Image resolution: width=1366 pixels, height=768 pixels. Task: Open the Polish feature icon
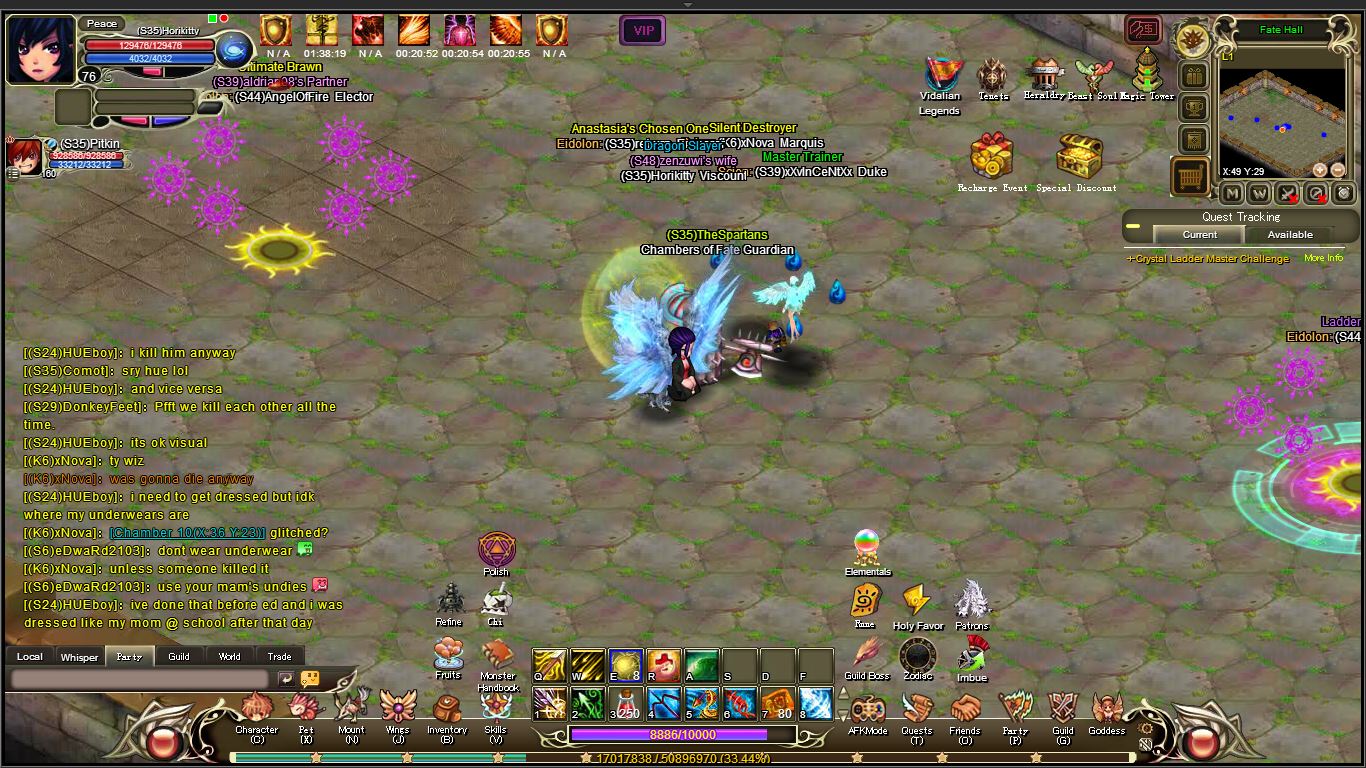tap(495, 550)
